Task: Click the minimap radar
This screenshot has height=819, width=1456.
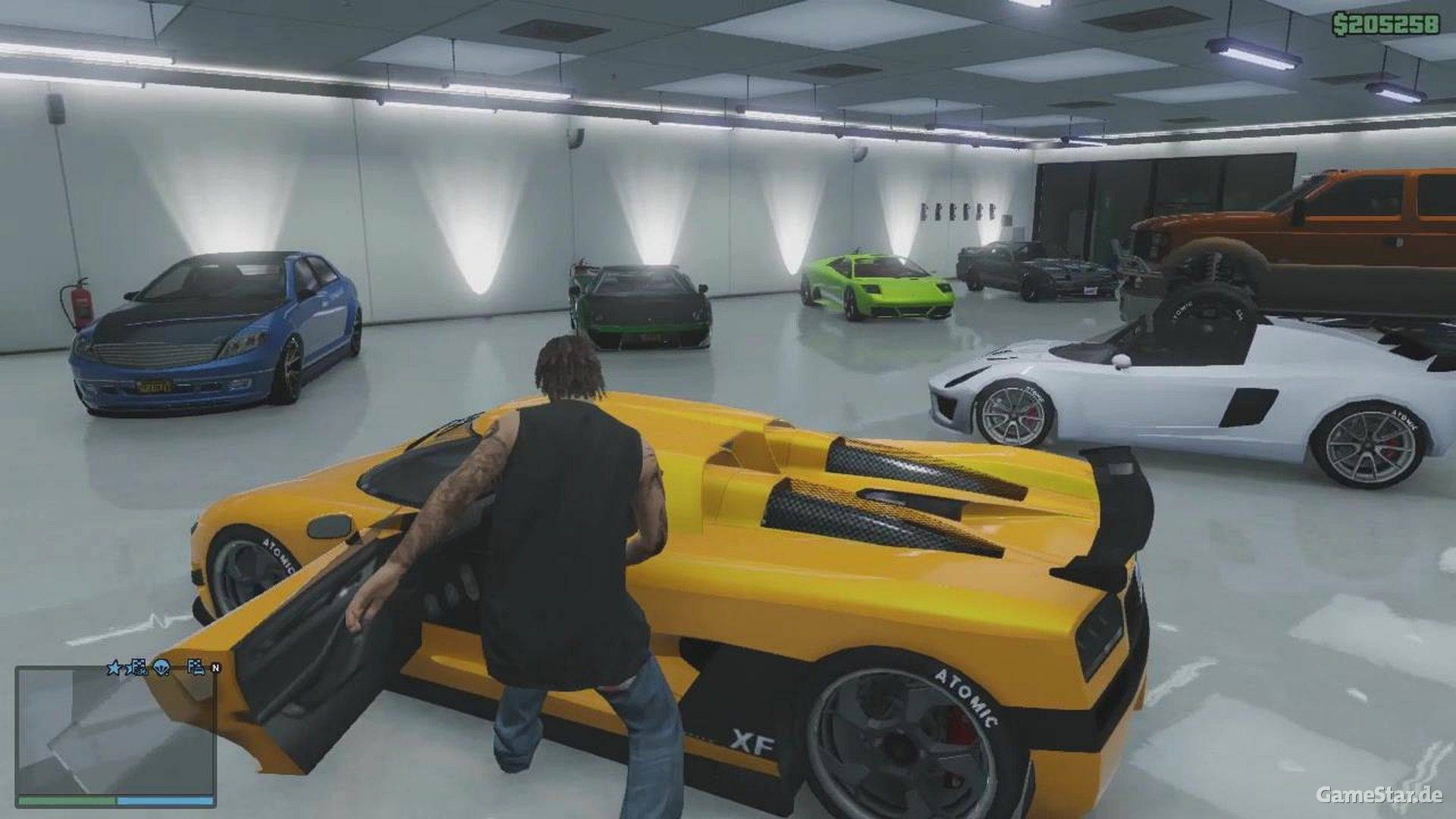Action: pyautogui.click(x=115, y=730)
